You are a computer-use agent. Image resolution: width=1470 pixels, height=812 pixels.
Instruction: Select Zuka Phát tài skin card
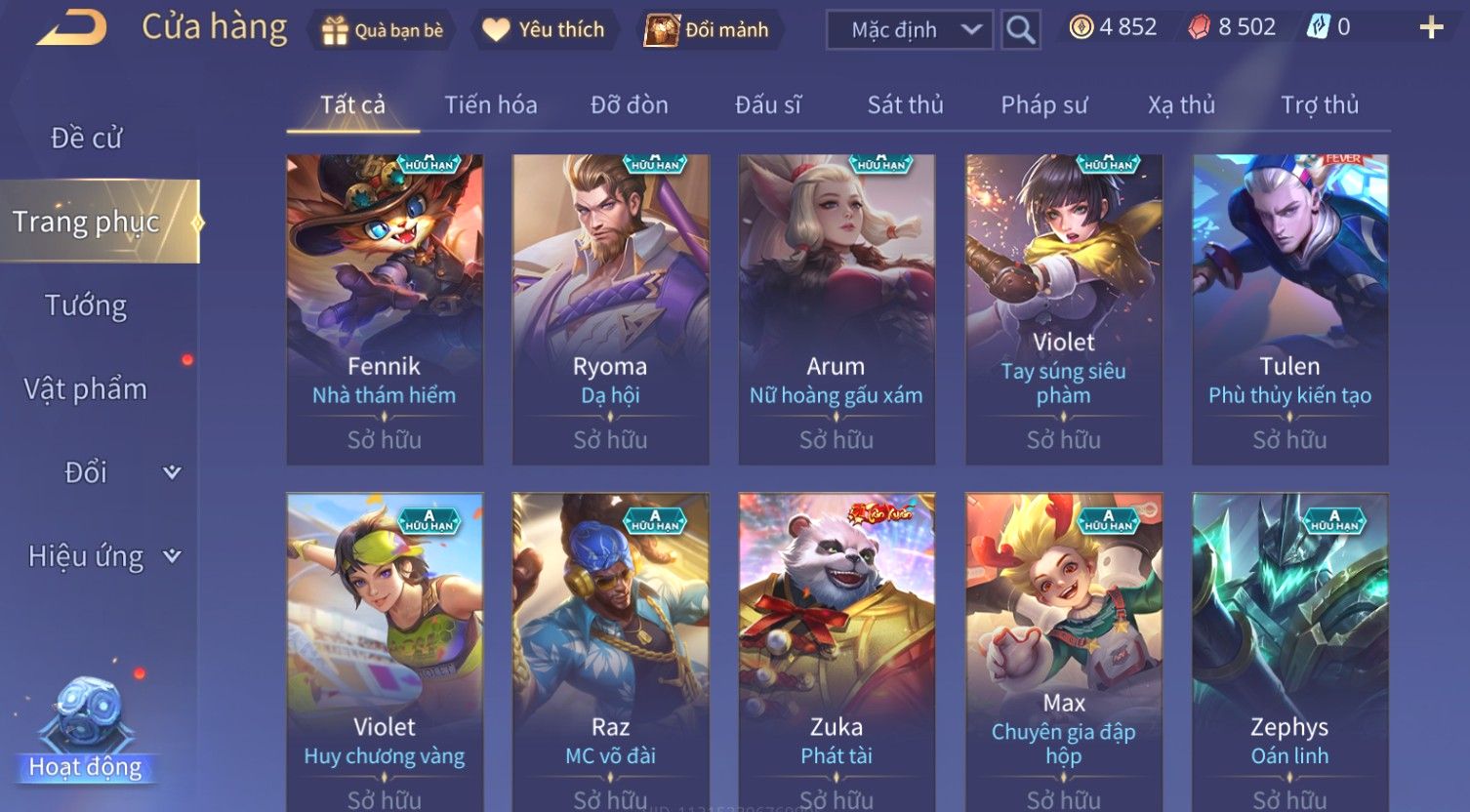[x=837, y=649]
